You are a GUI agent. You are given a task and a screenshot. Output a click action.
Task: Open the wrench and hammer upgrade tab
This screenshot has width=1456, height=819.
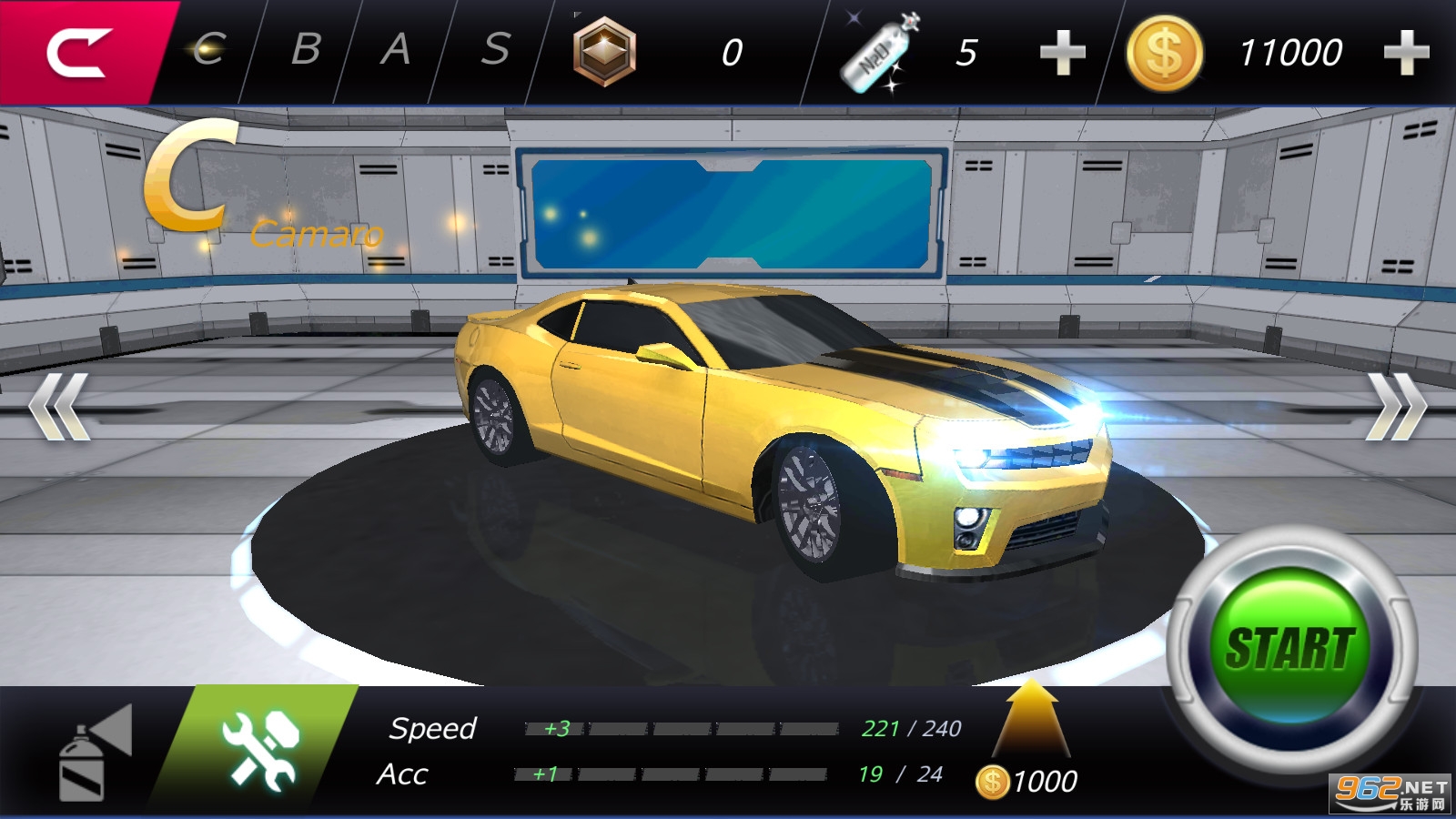click(259, 748)
